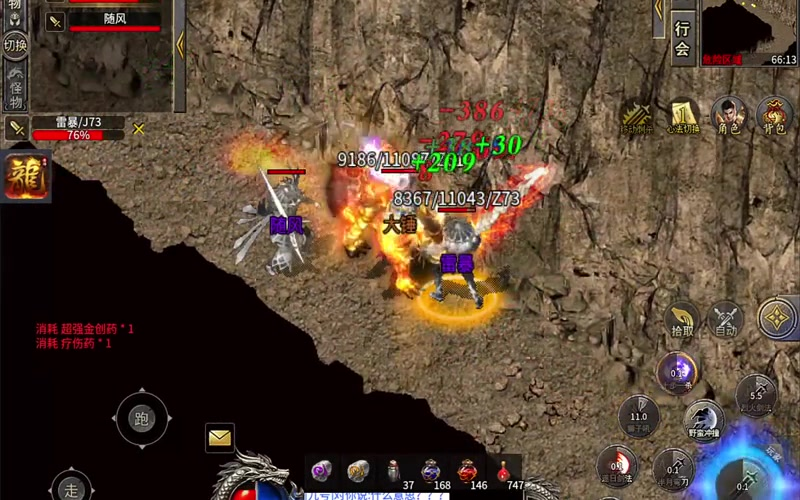
Task: Tap the 走 walk button
Action: tap(72, 488)
